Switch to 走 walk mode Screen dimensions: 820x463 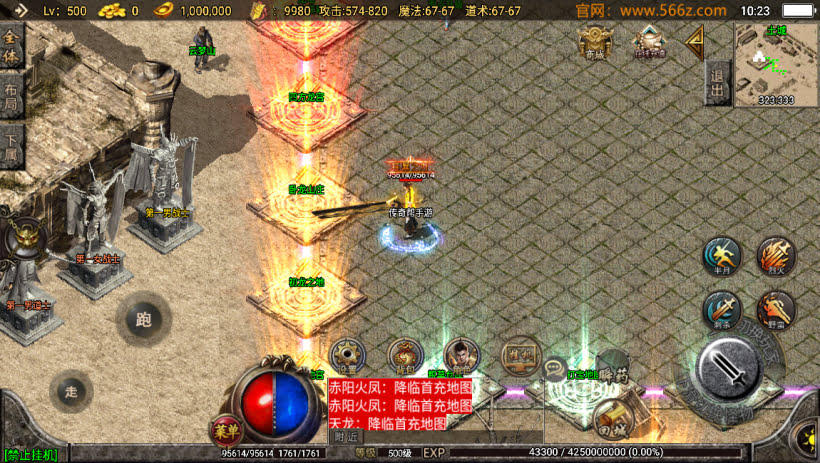tap(70, 391)
